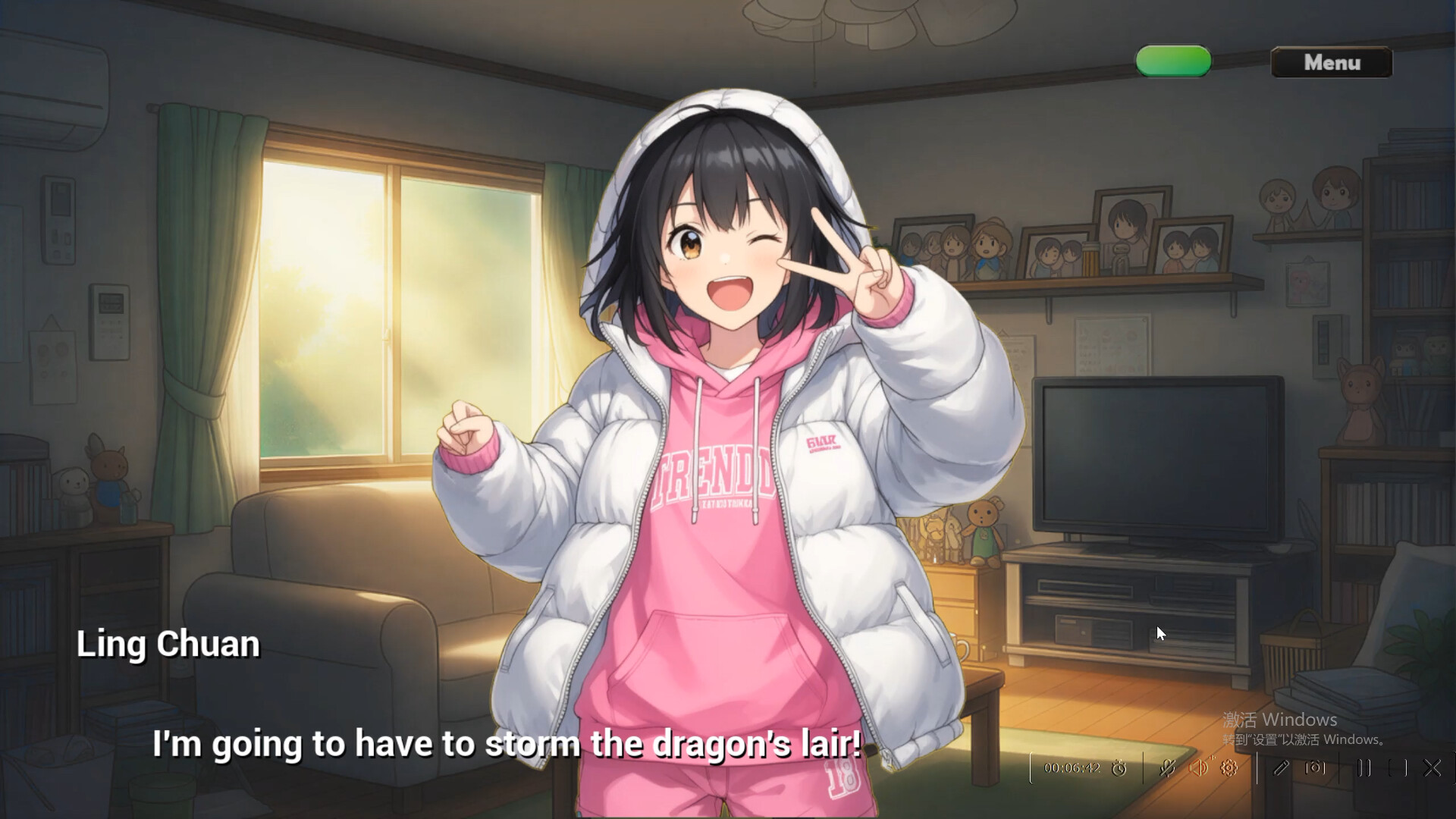The image size is (1456, 819).
Task: Click the 00:06:42 recording timer display
Action: point(1072,768)
